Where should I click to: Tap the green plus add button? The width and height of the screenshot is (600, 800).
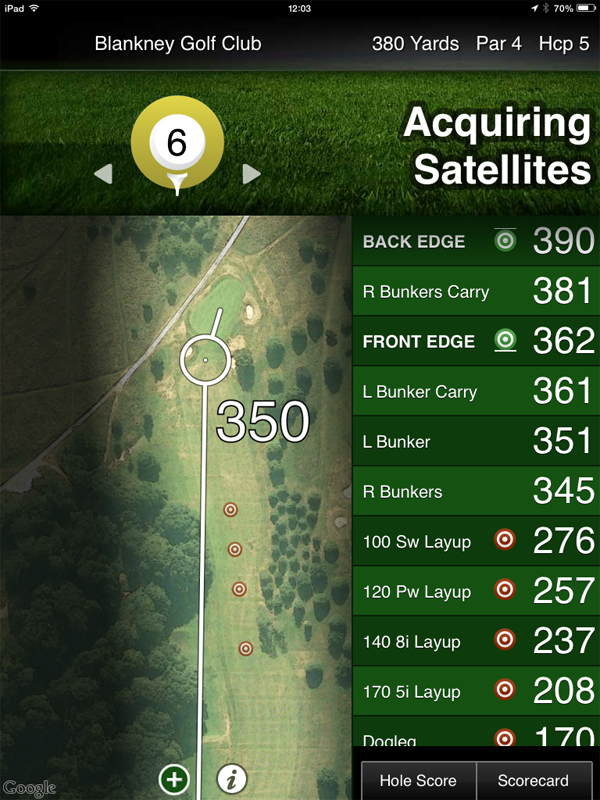tap(174, 779)
